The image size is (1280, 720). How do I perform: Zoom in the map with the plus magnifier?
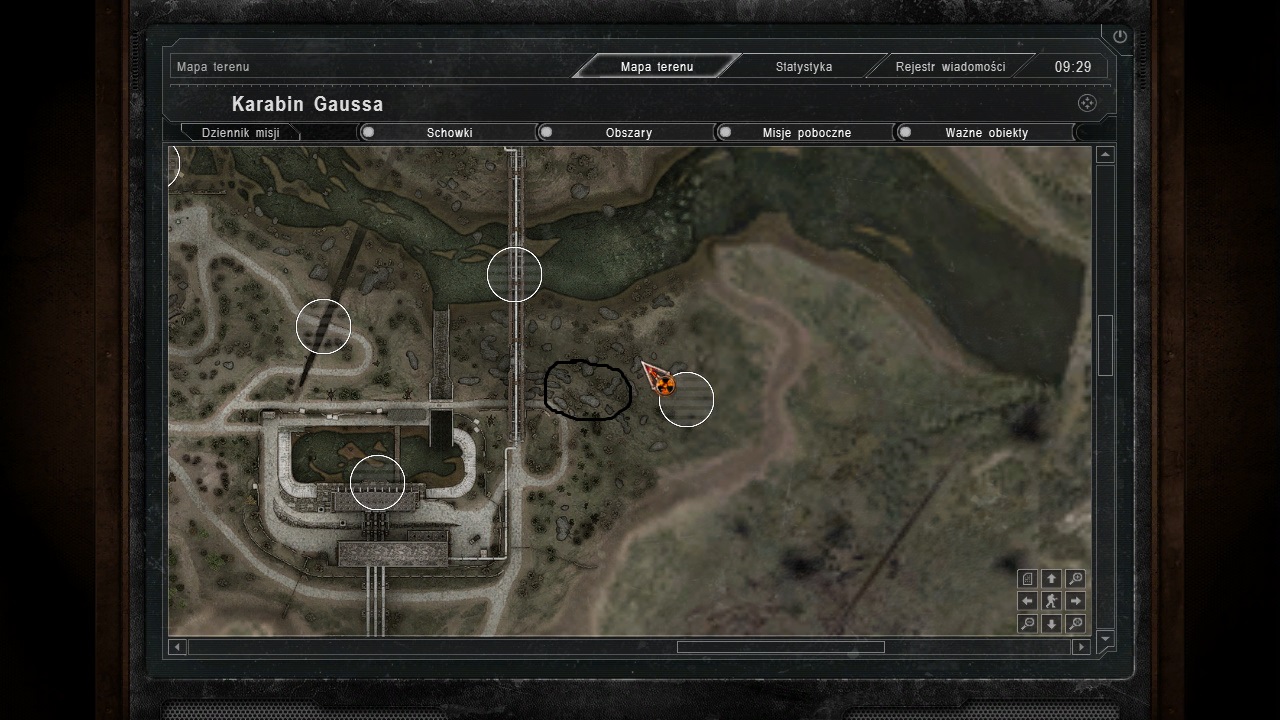click(1075, 579)
